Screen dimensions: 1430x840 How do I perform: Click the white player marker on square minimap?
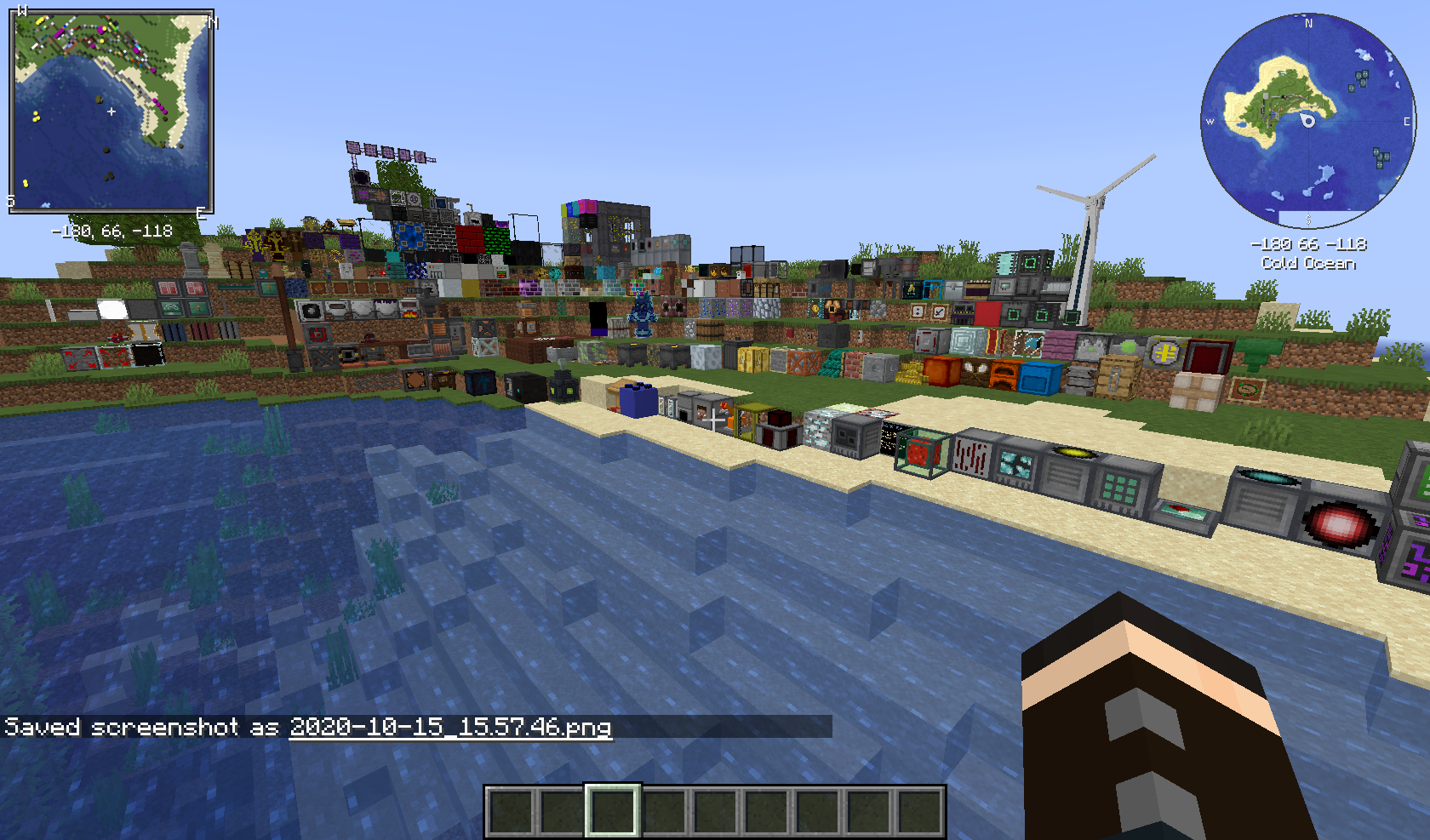112,111
